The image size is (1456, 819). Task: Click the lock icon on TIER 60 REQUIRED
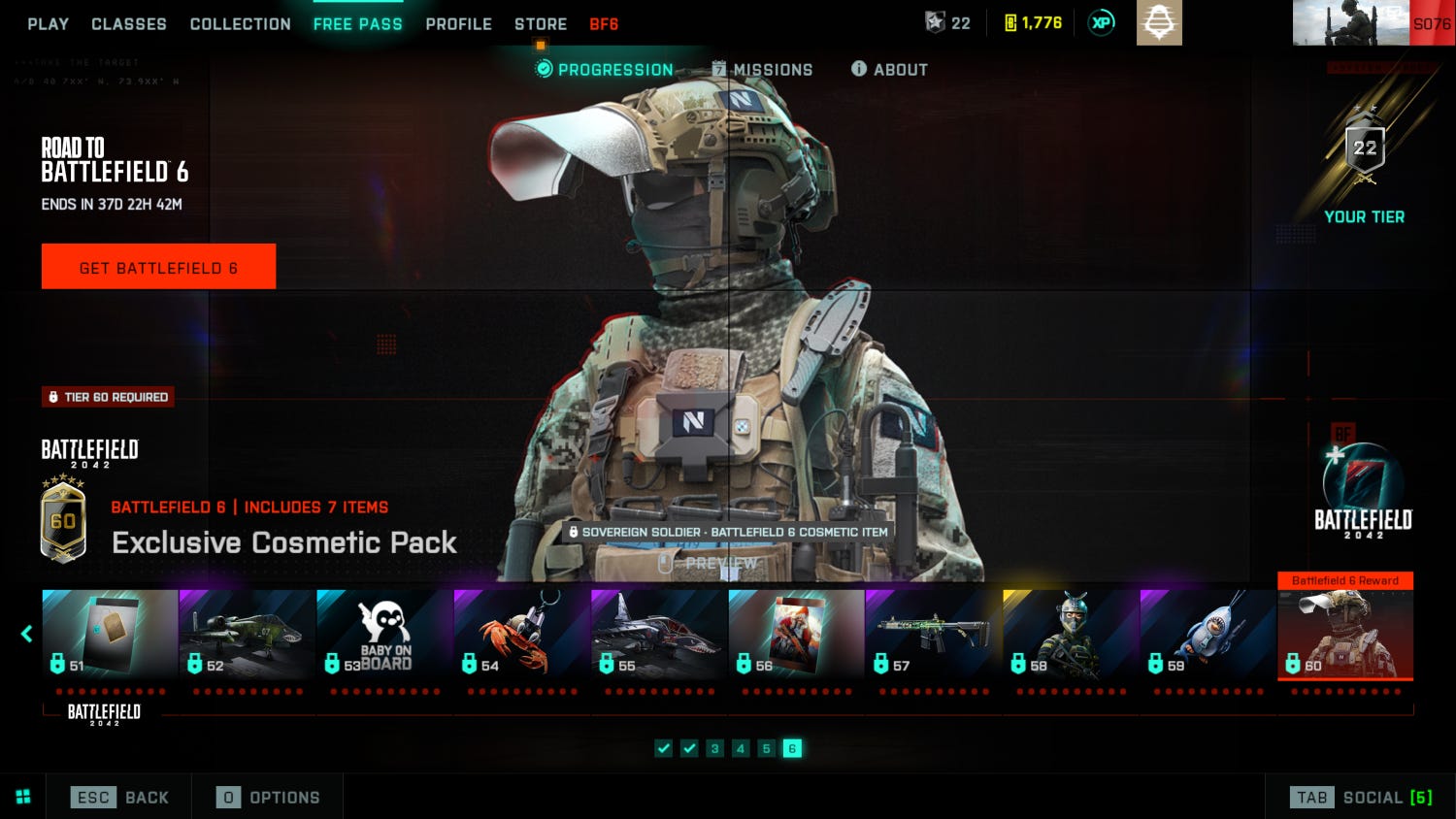point(53,397)
